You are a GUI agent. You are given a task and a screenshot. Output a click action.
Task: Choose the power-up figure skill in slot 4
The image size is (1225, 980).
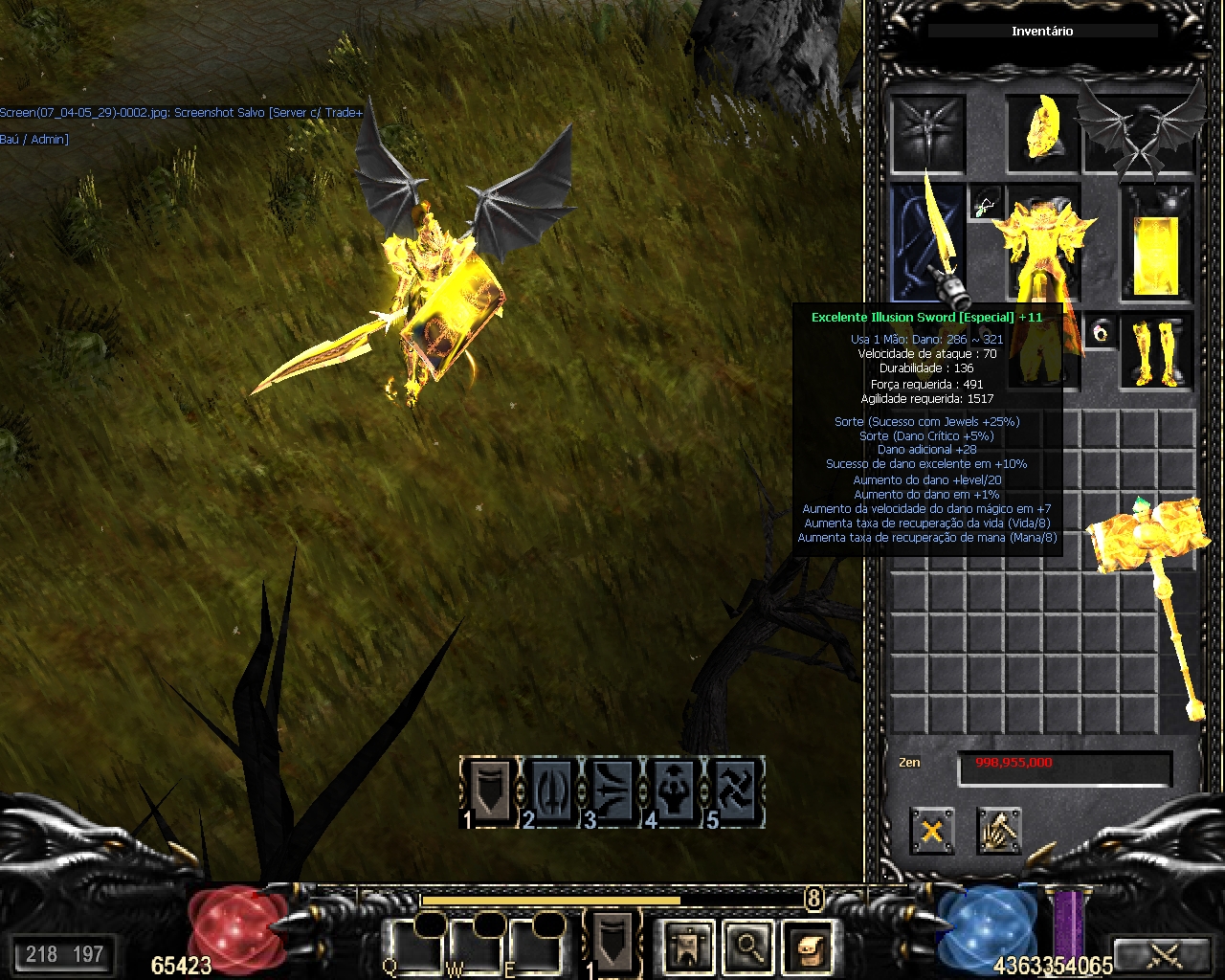pyautogui.click(x=674, y=791)
